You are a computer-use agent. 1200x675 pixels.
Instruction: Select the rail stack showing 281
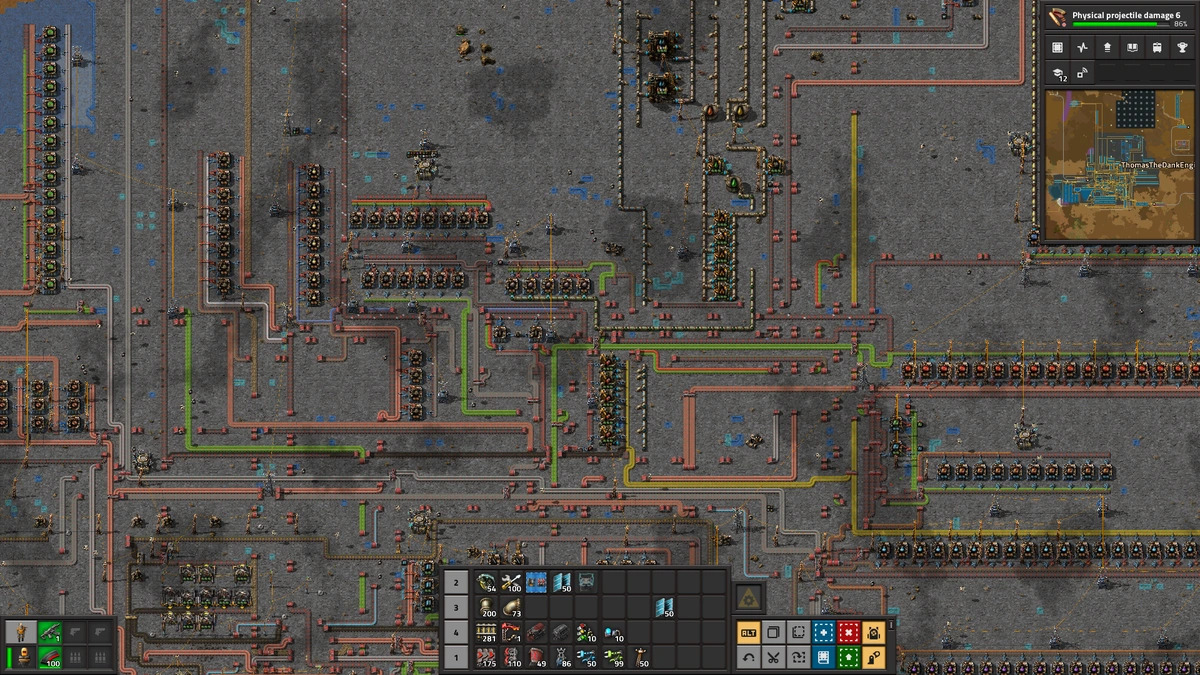[487, 632]
